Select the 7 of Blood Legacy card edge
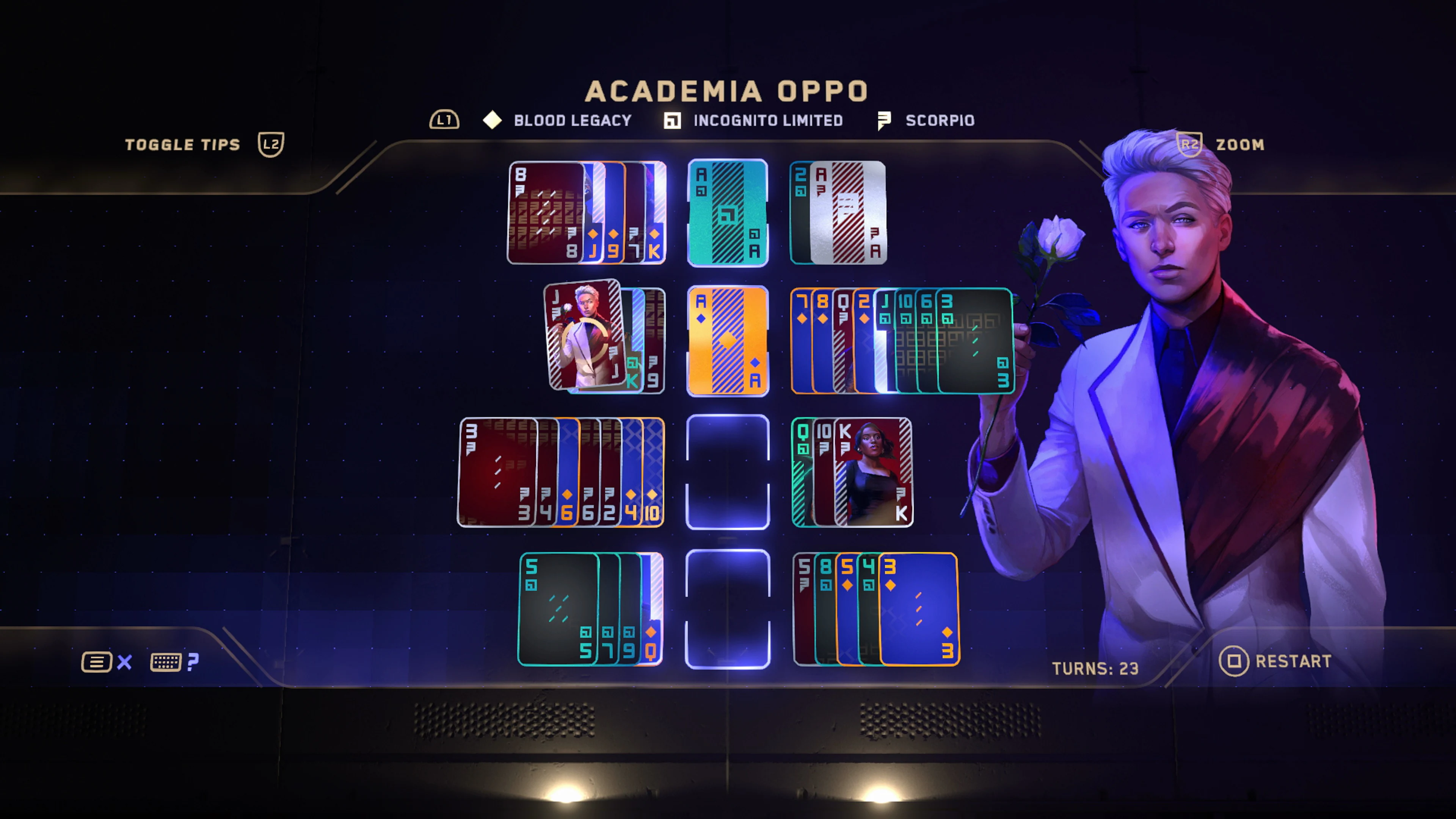 801,340
